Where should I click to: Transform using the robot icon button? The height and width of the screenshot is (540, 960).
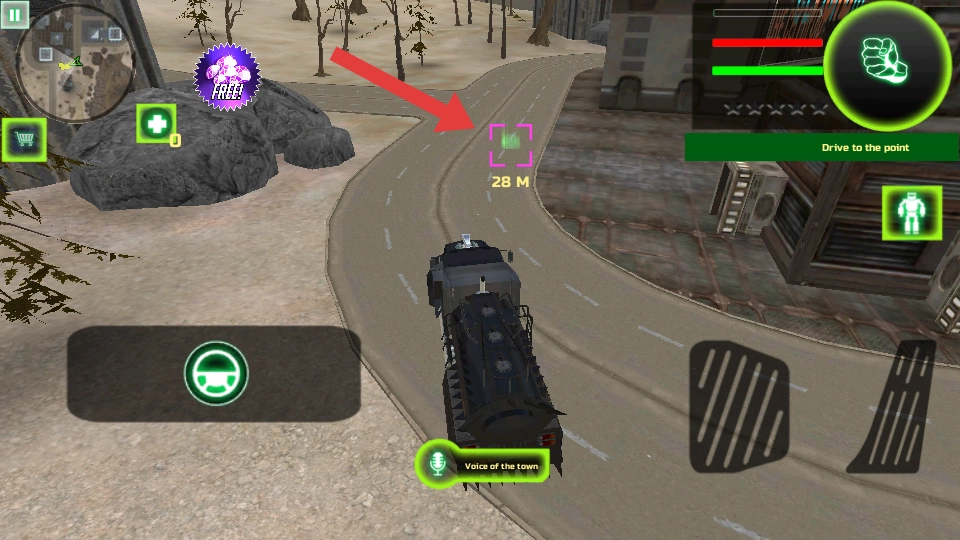(x=911, y=212)
